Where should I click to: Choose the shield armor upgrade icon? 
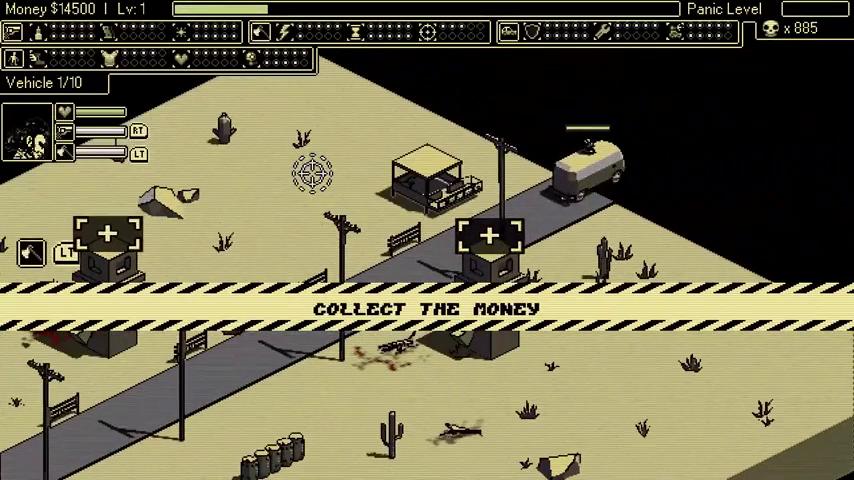click(x=533, y=33)
